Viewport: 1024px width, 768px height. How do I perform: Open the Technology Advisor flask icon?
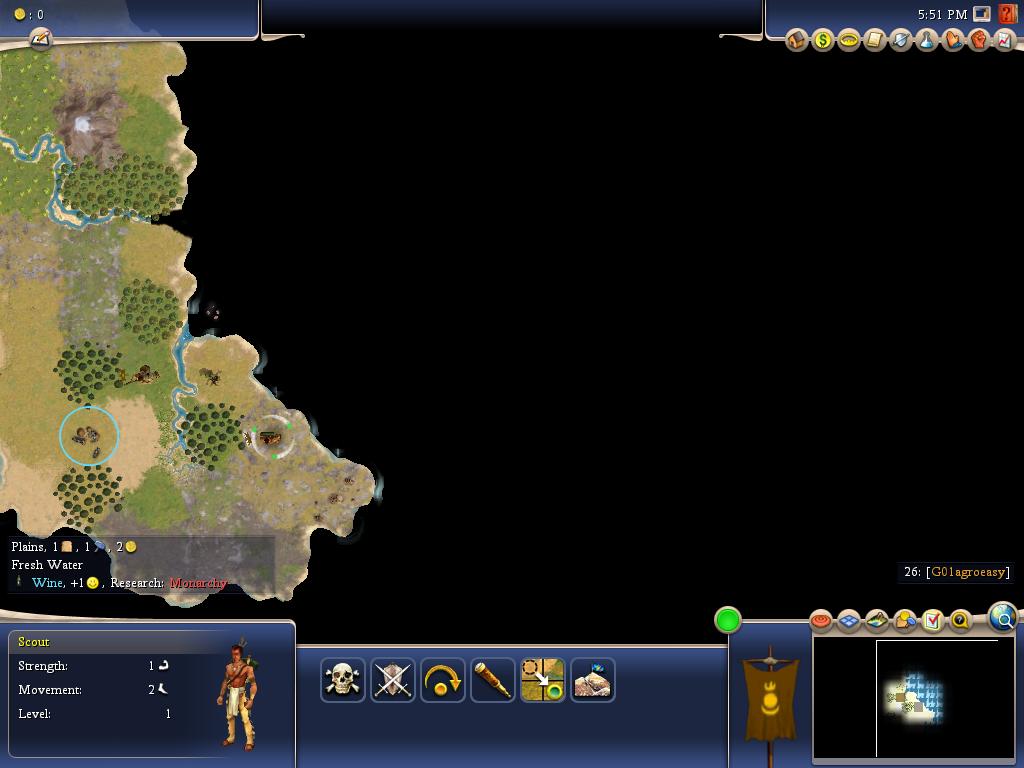[927, 40]
